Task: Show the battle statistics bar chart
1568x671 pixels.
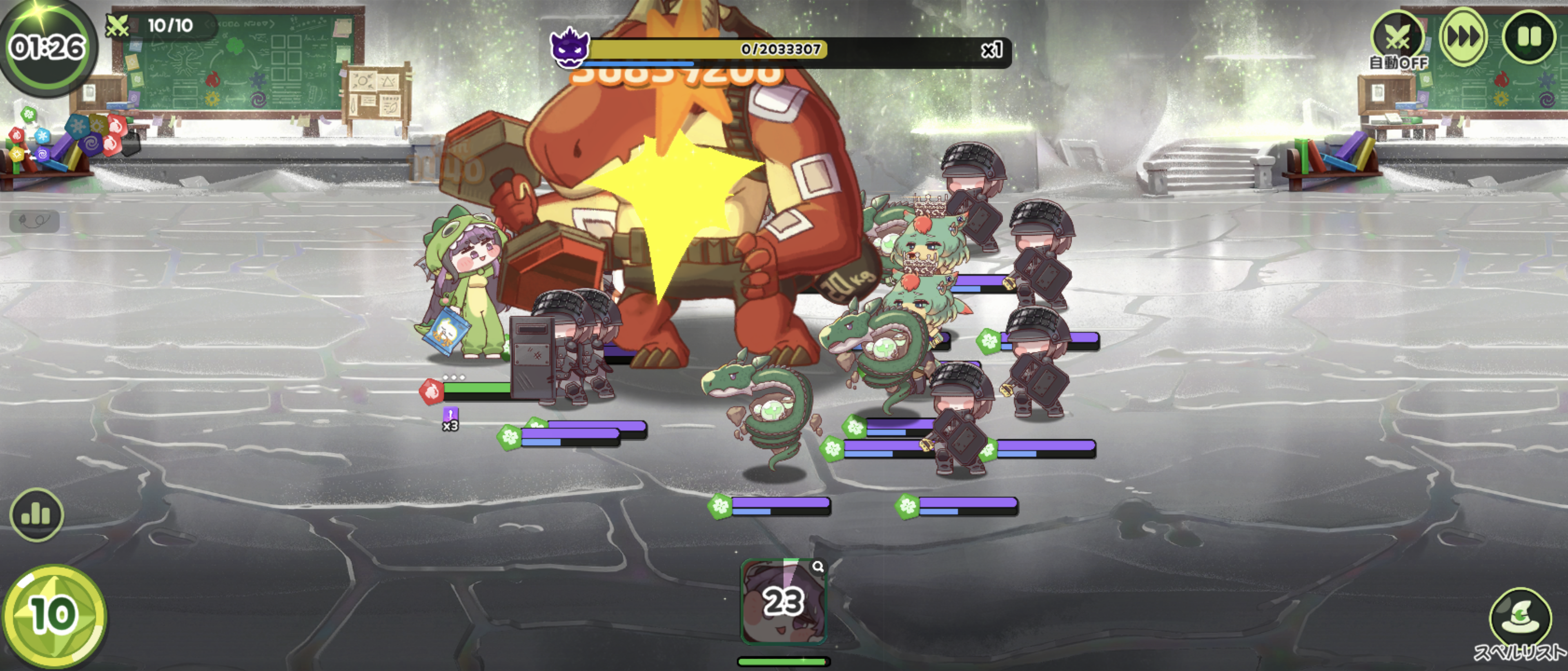Action: click(36, 515)
